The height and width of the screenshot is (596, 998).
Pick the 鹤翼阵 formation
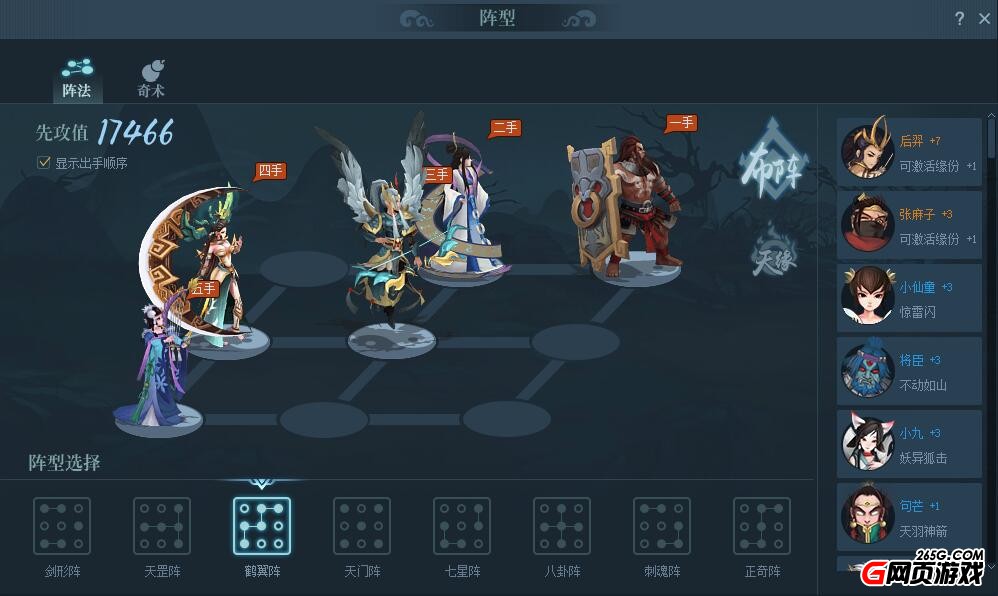point(262,527)
